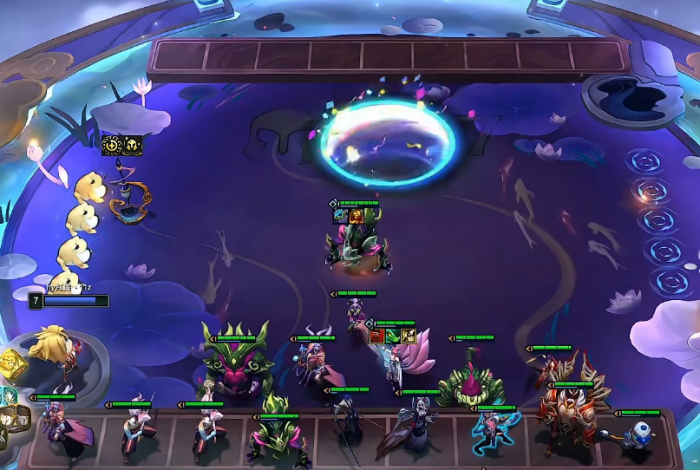Inspect the green item on the fox-tailed unit
Screen dimensions: 700x470
(x=393, y=336)
